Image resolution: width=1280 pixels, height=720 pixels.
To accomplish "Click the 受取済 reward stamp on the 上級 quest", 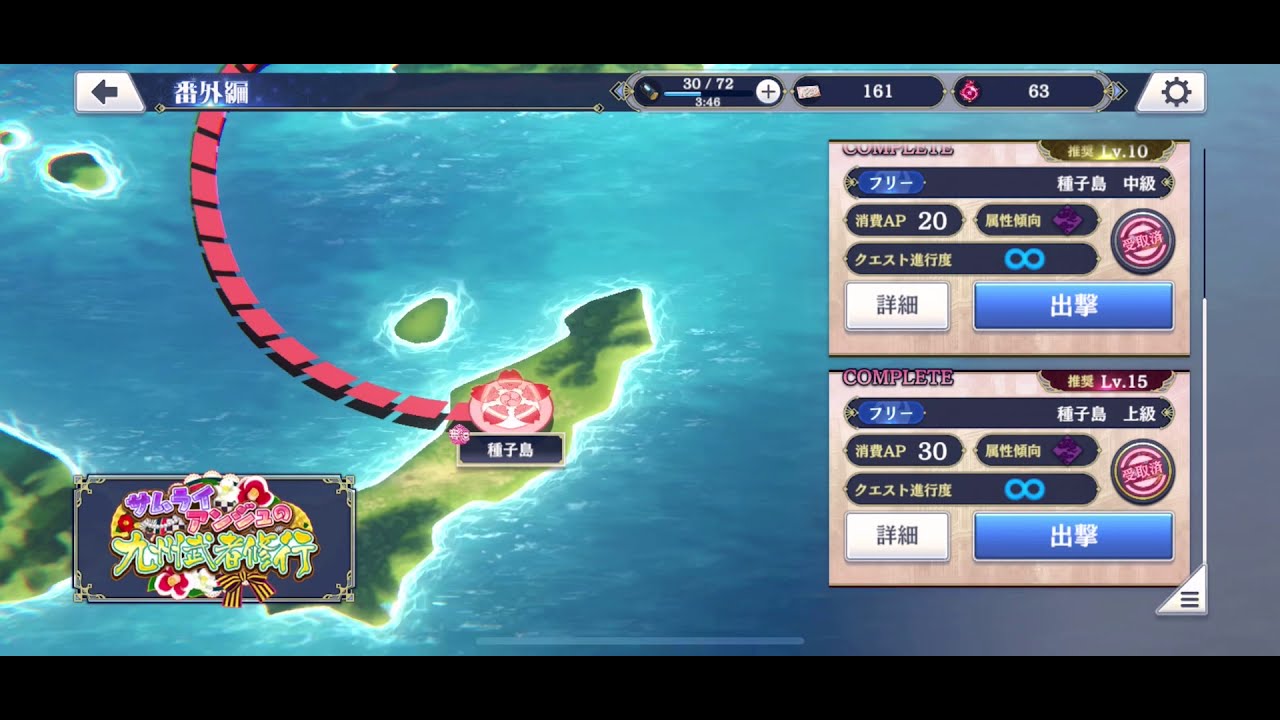I will tap(1143, 473).
